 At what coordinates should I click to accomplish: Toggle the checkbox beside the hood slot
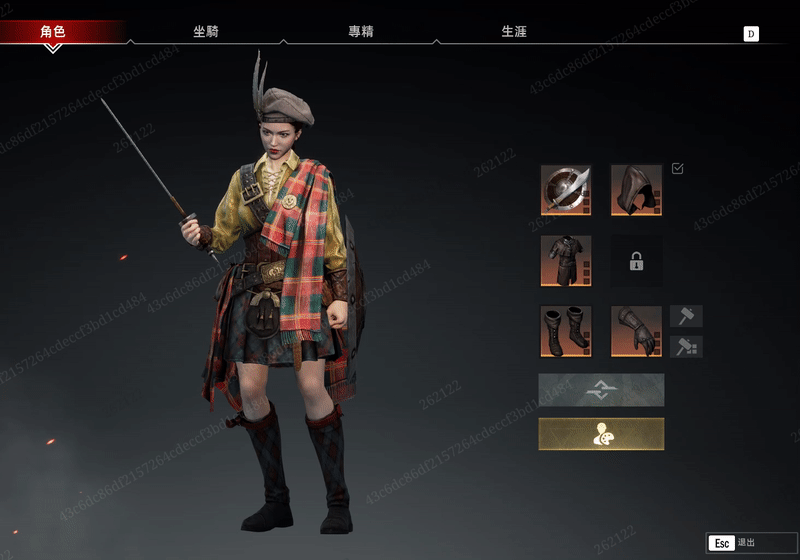678,169
